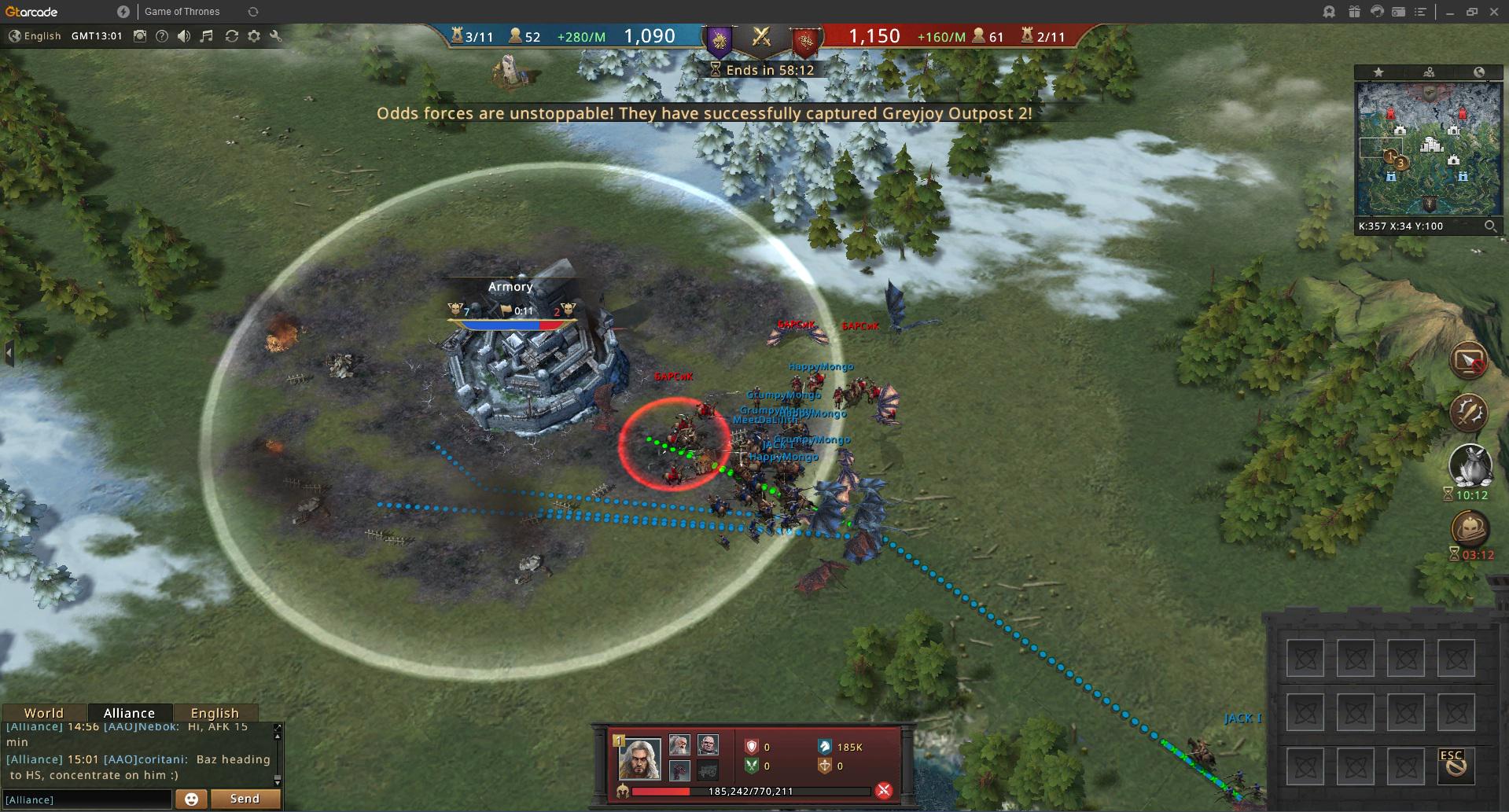Click the Send chat button
This screenshot has height=812, width=1509.
click(x=245, y=799)
